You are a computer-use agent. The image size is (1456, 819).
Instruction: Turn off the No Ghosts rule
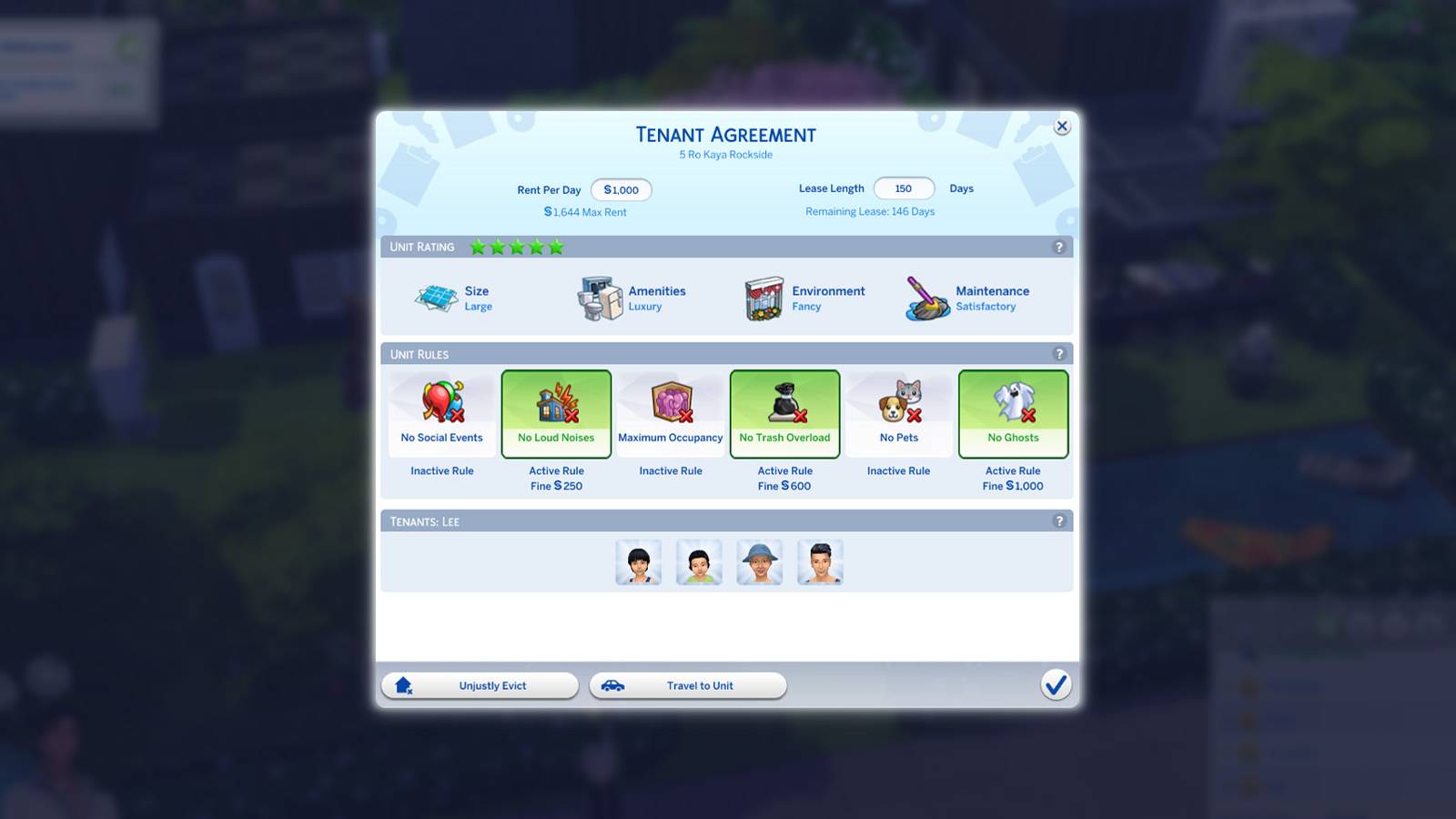[1013, 413]
